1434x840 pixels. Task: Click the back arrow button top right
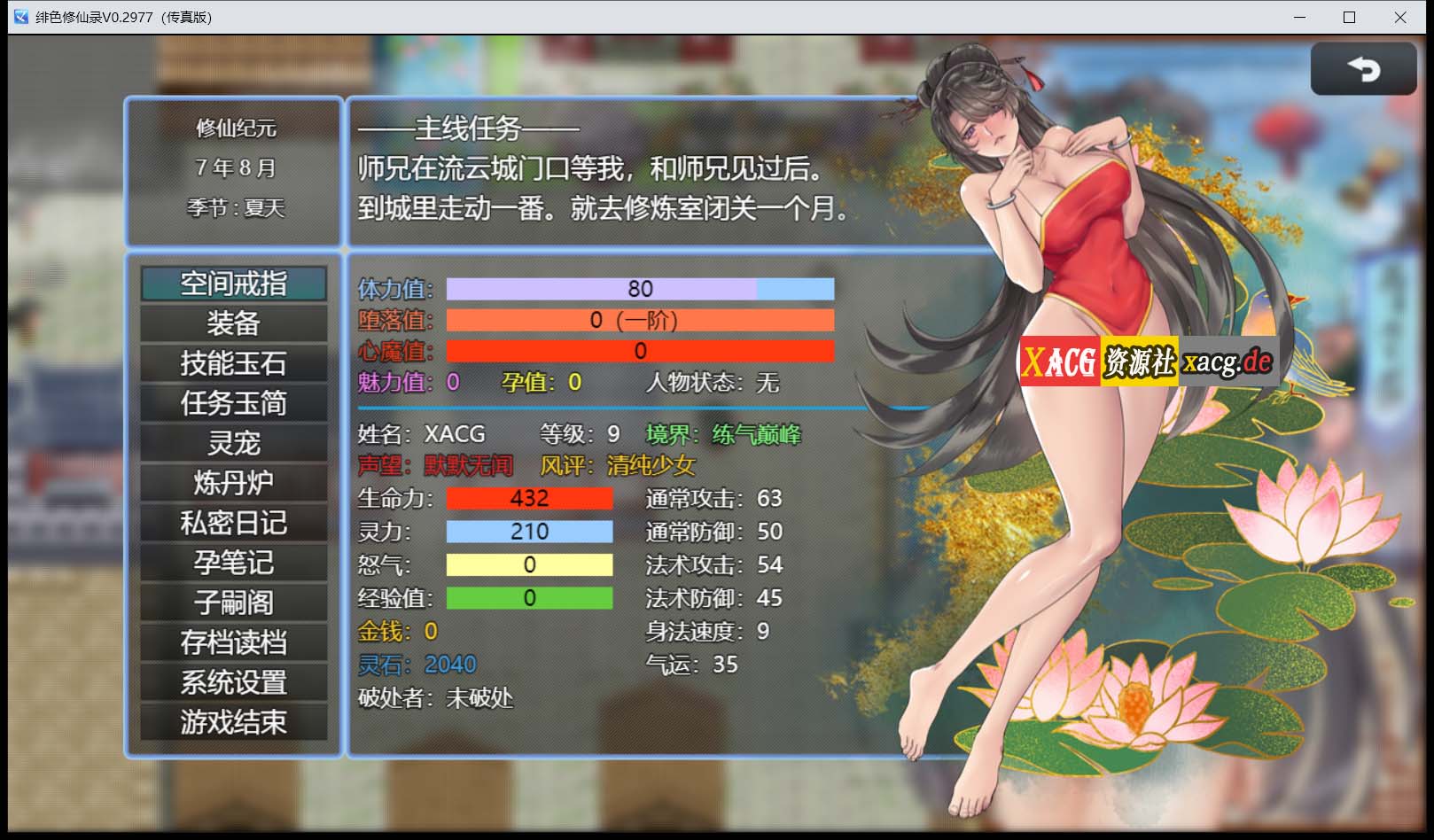[1364, 69]
